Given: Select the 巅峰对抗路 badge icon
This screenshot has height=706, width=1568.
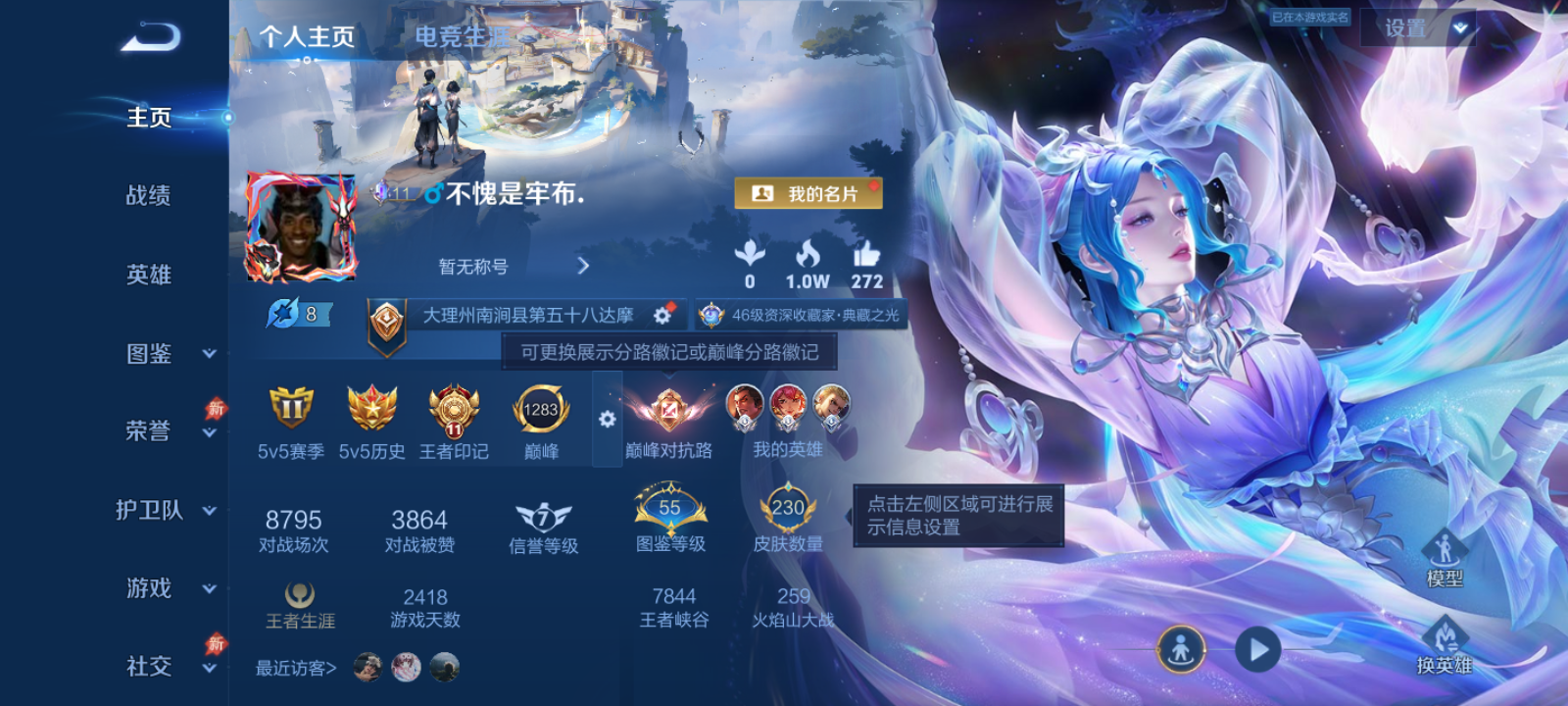Looking at the screenshot, I should [x=671, y=412].
